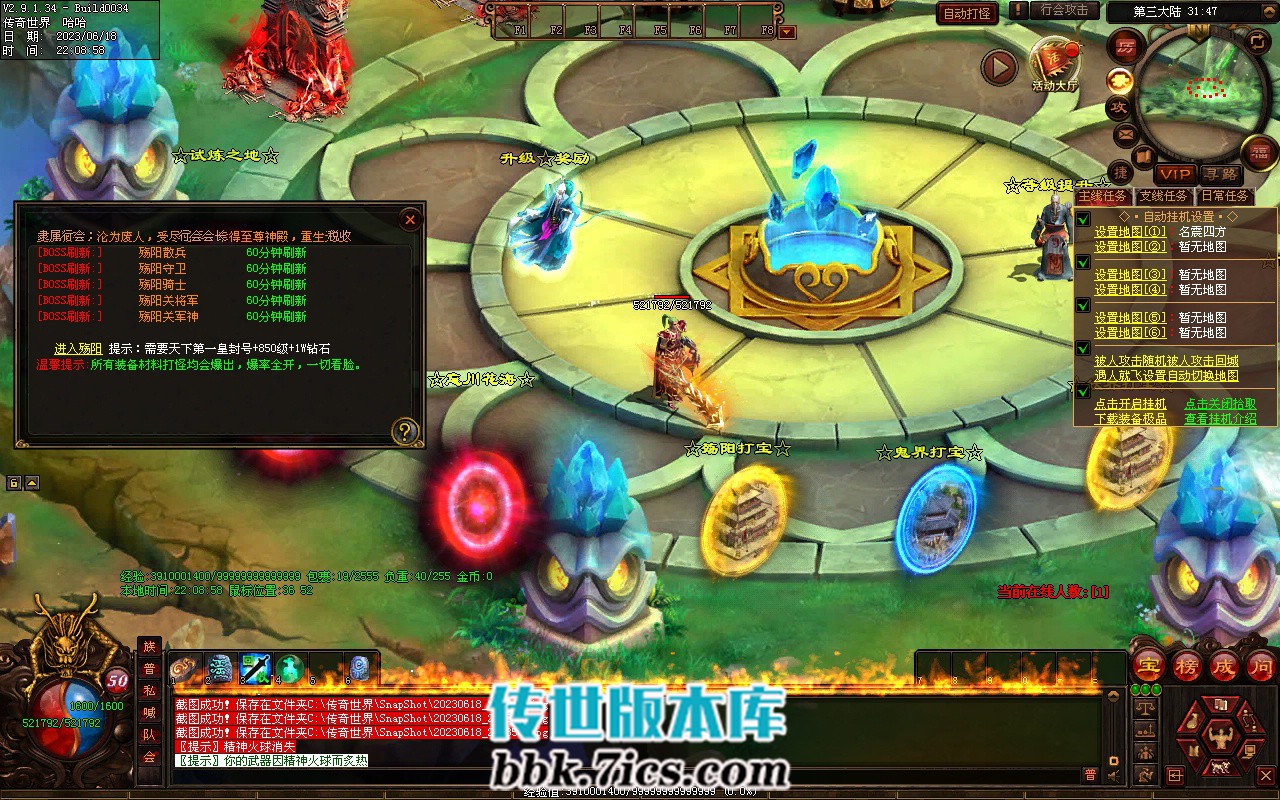Click the round play arrow button
The height and width of the screenshot is (800, 1280).
click(x=998, y=67)
